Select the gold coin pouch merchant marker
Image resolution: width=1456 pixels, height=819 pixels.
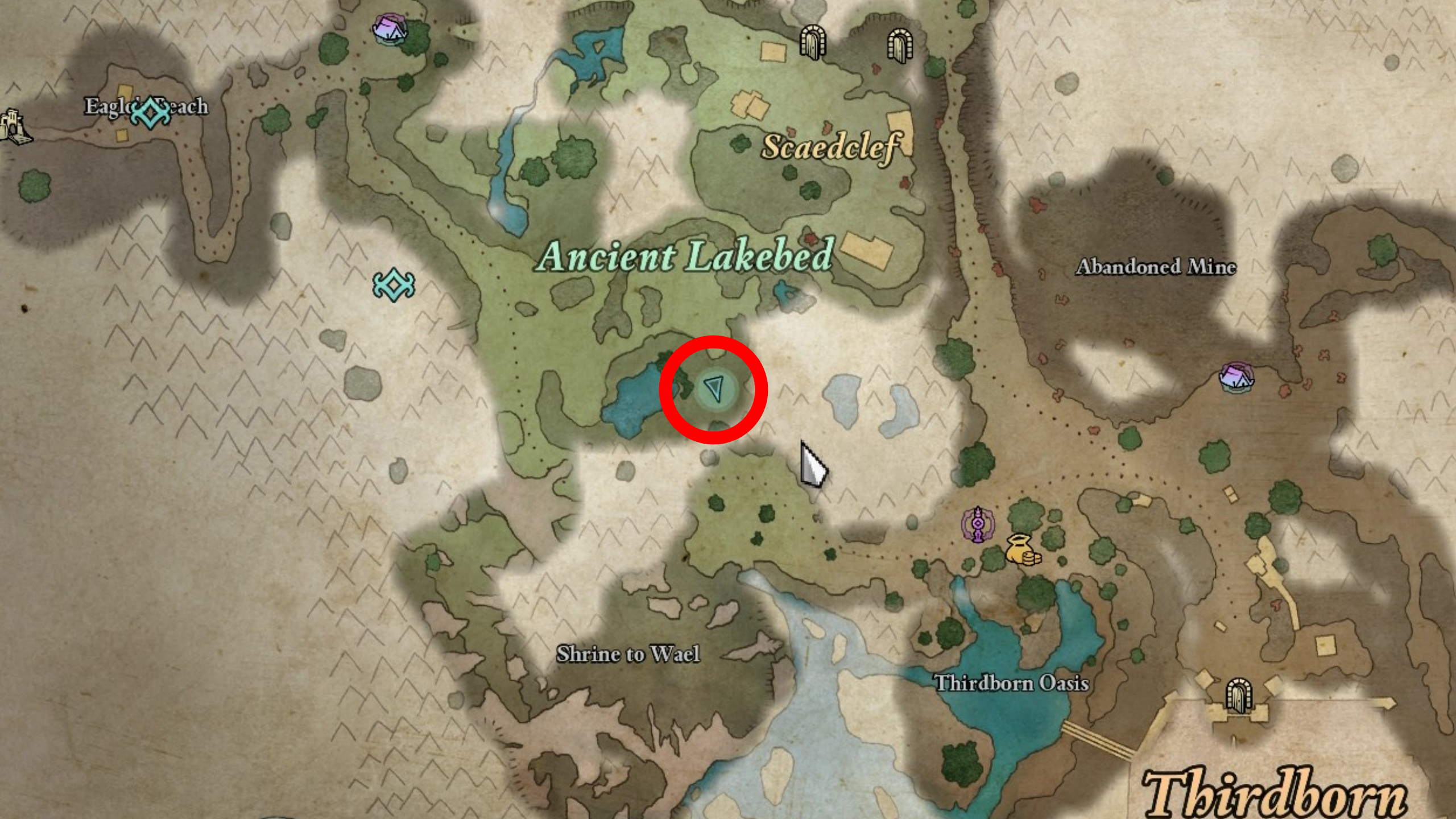pyautogui.click(x=1021, y=550)
